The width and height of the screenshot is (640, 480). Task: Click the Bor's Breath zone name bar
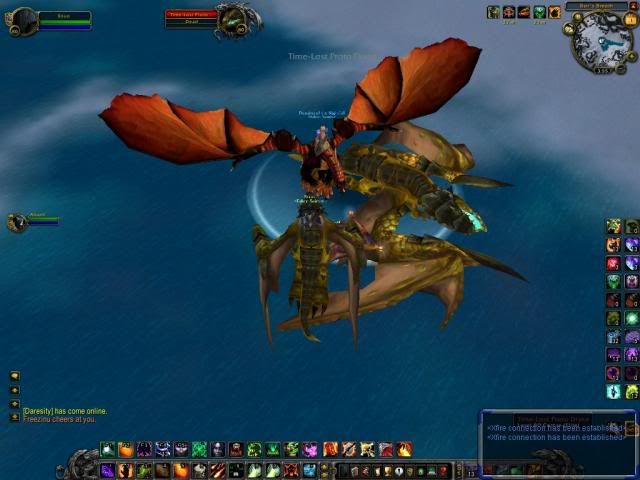pos(596,6)
